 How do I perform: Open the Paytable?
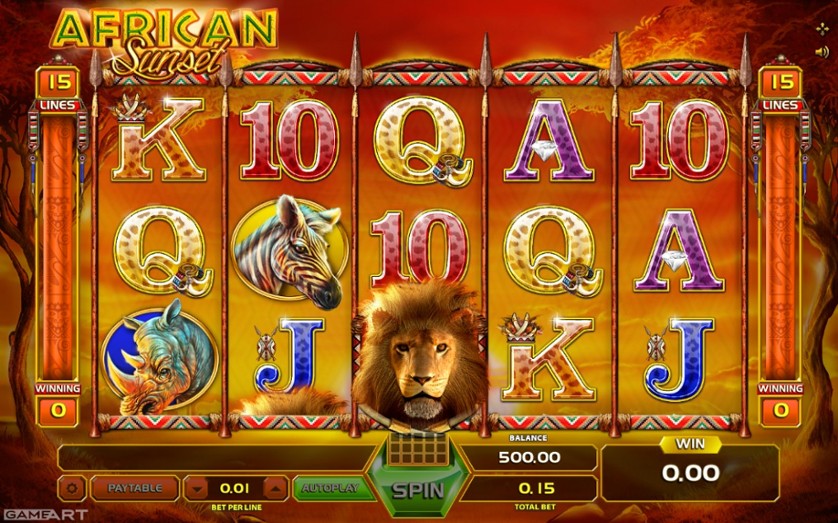tap(134, 488)
